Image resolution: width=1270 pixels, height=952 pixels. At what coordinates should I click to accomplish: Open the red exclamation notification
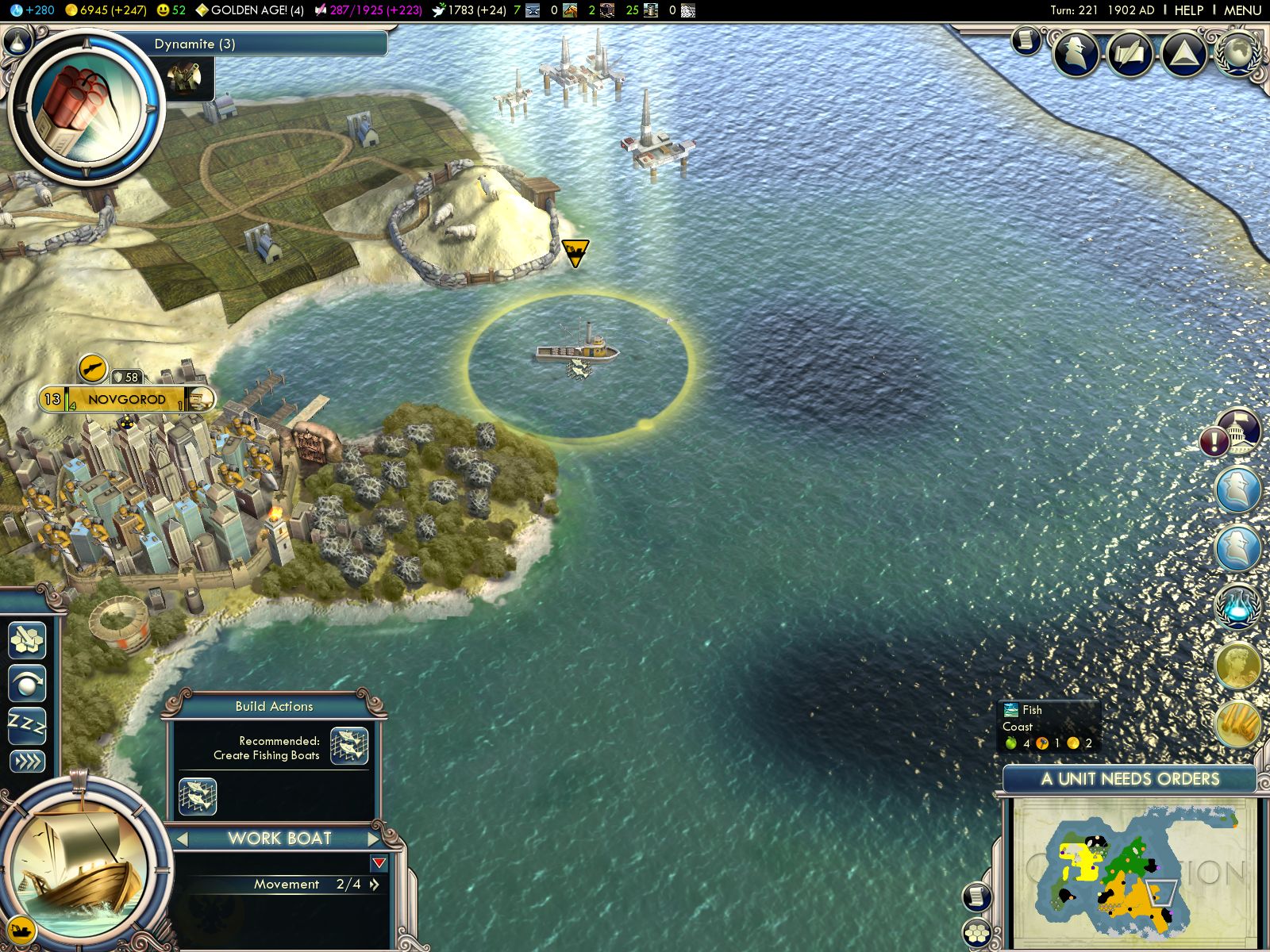[1214, 441]
